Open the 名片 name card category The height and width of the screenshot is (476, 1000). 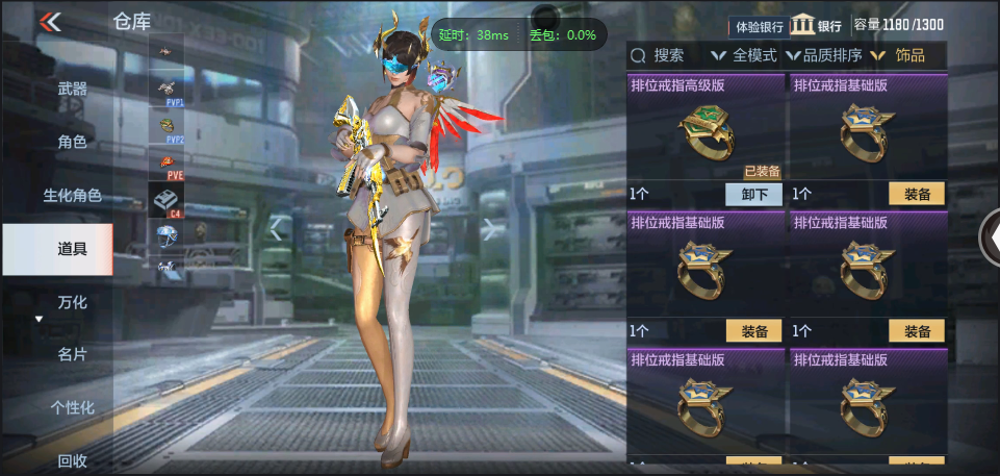(72, 354)
